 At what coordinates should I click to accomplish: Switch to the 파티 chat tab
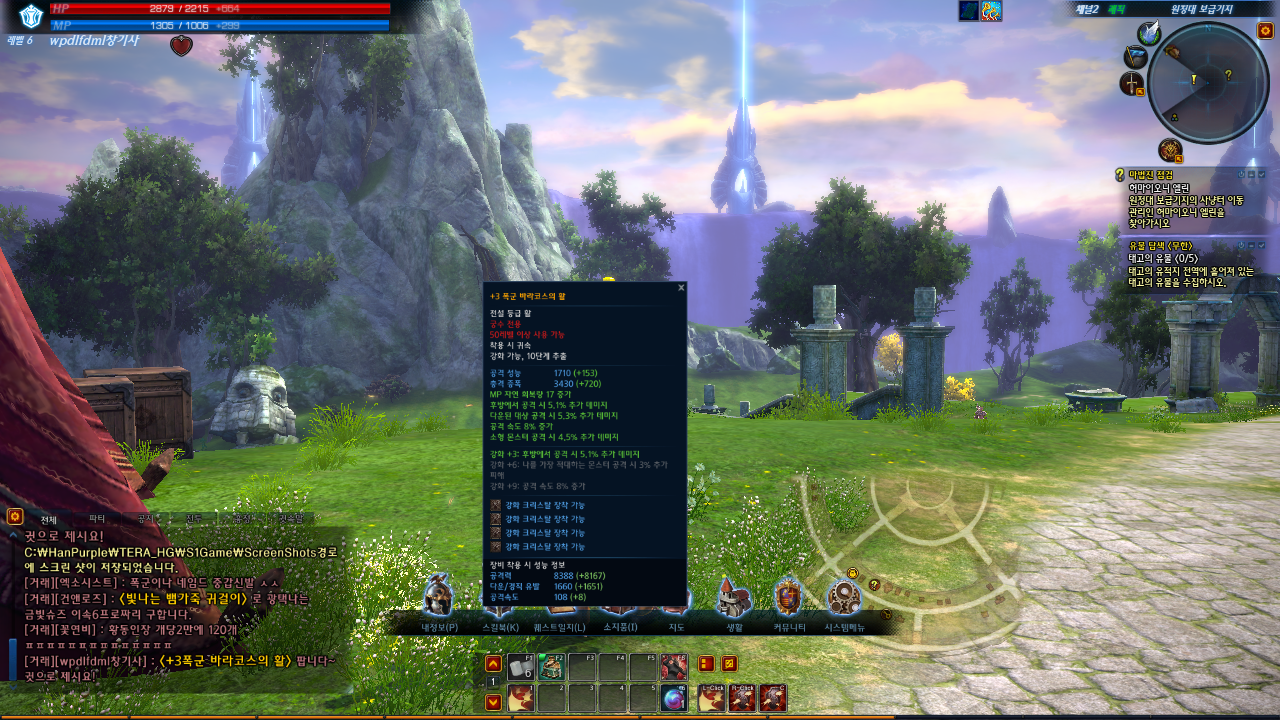click(97, 519)
